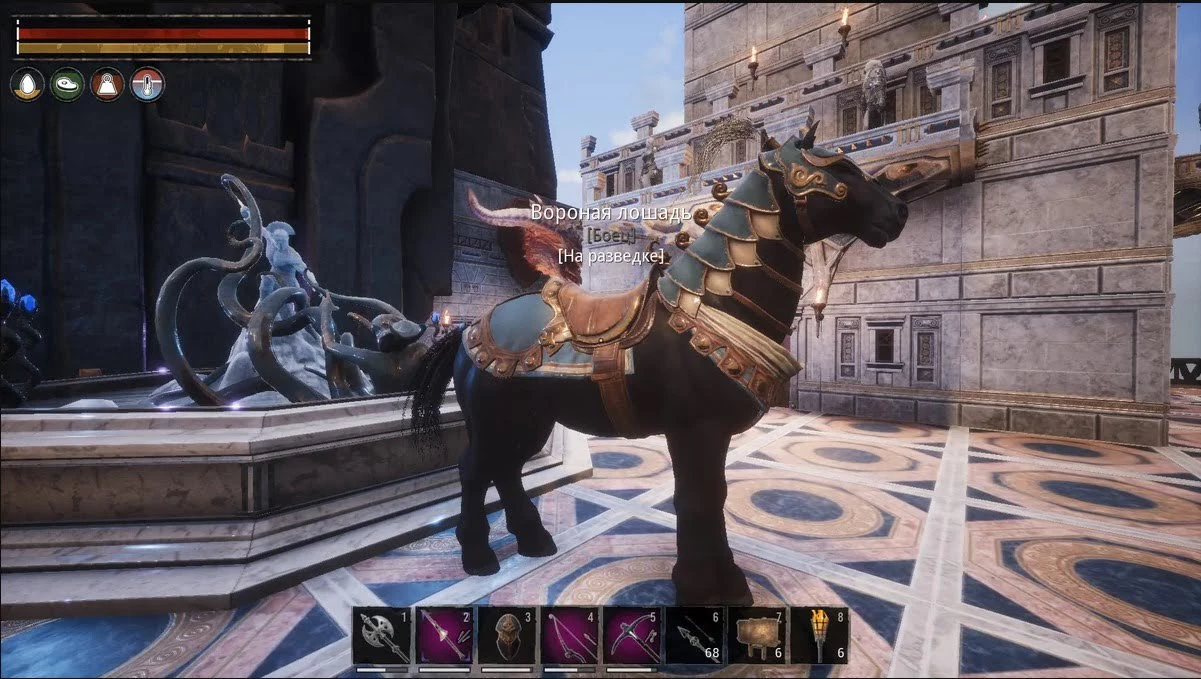Select the crossbow in hotbar slot 5
This screenshot has height=679, width=1201.
tap(632, 636)
